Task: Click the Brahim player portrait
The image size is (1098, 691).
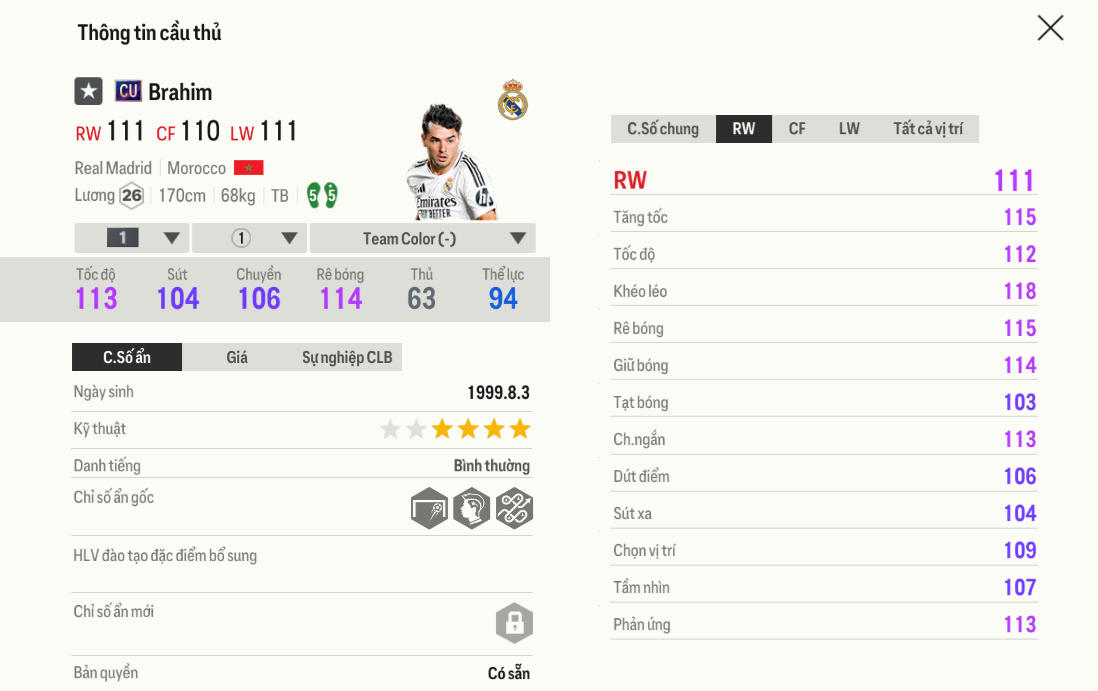Action: [x=450, y=162]
